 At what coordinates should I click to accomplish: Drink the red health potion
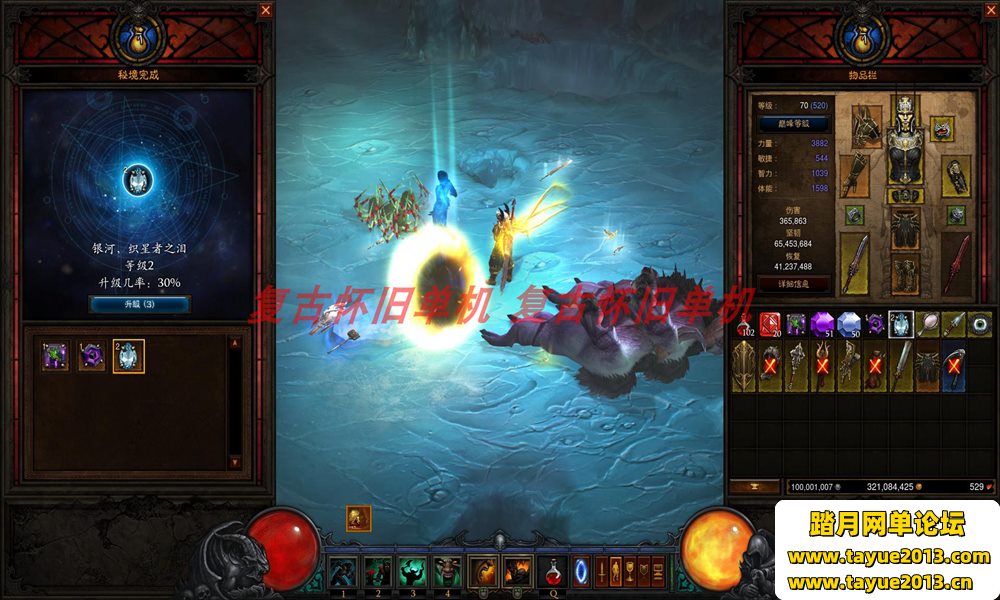point(553,572)
